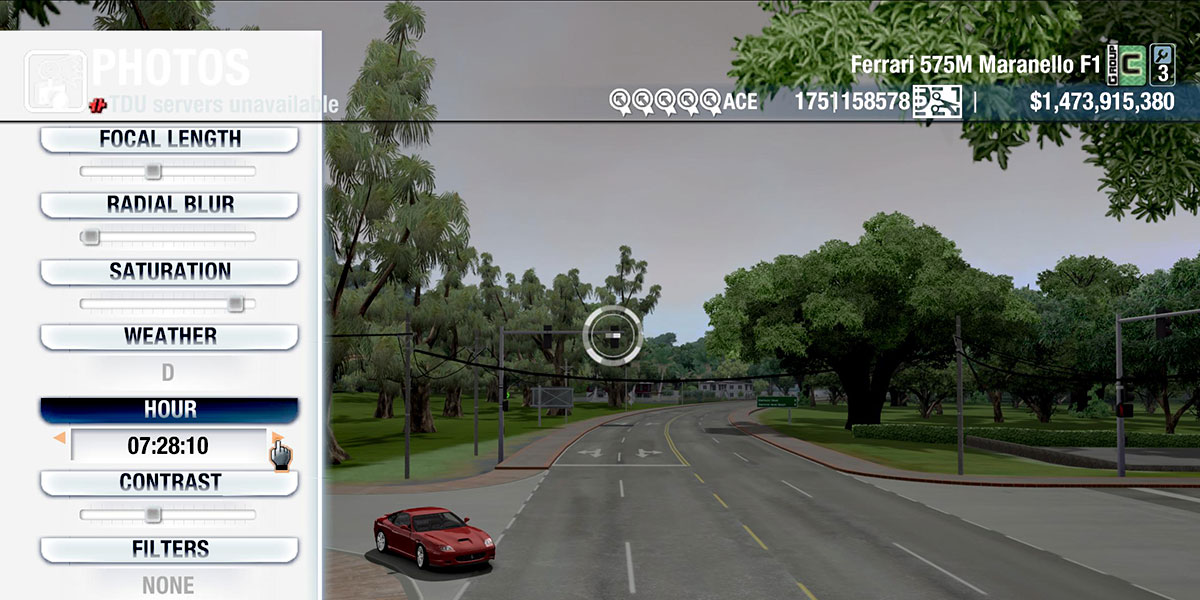Advance the hour with right arrow

(277, 438)
